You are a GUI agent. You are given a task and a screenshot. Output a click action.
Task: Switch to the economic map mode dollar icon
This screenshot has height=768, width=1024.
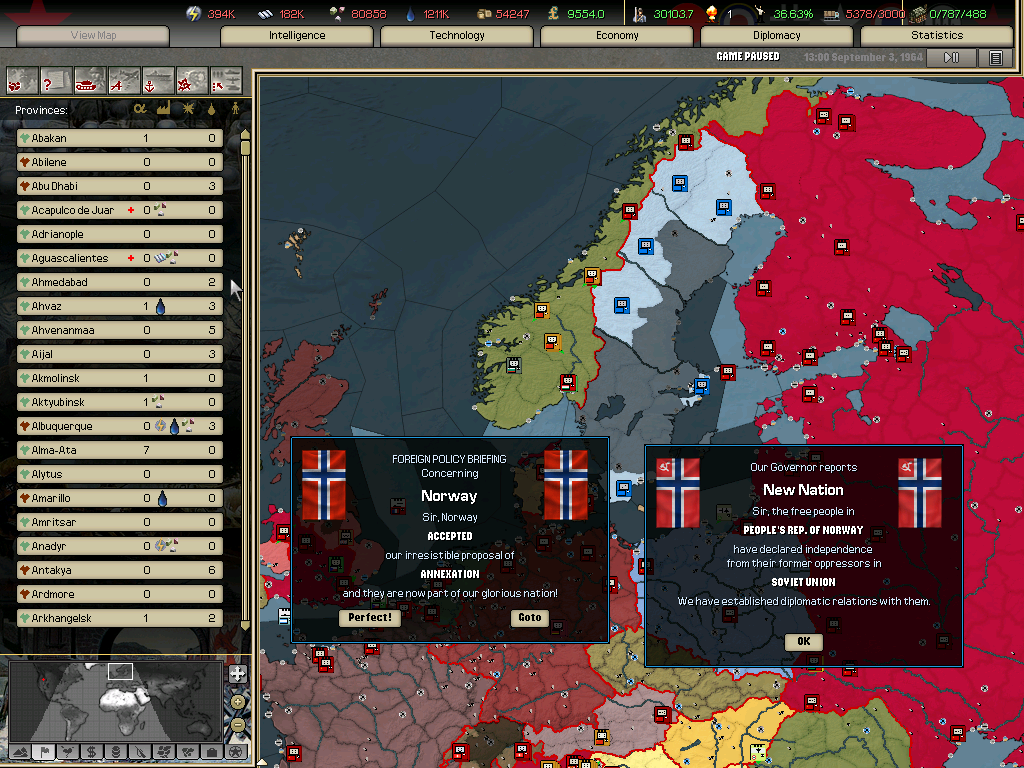click(91, 751)
